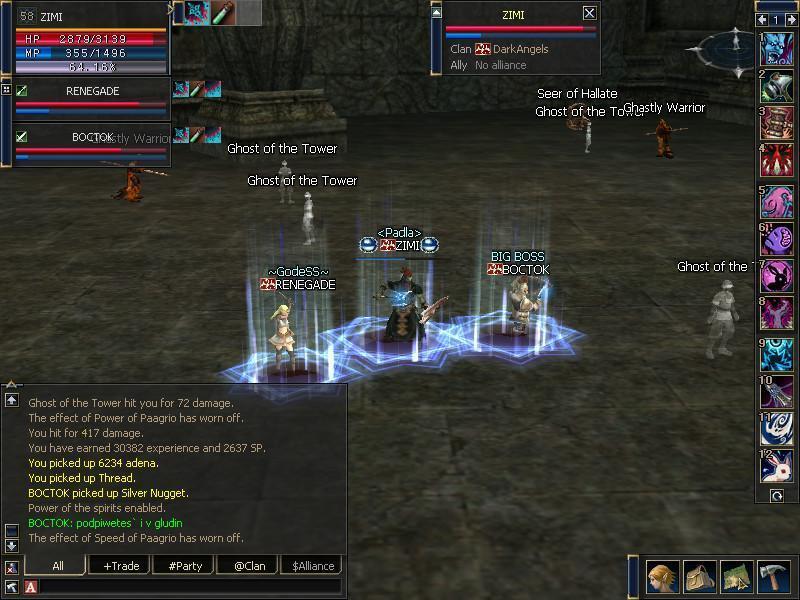Select party member BOCTOK in party list
The width and height of the screenshot is (800, 600).
point(92,137)
